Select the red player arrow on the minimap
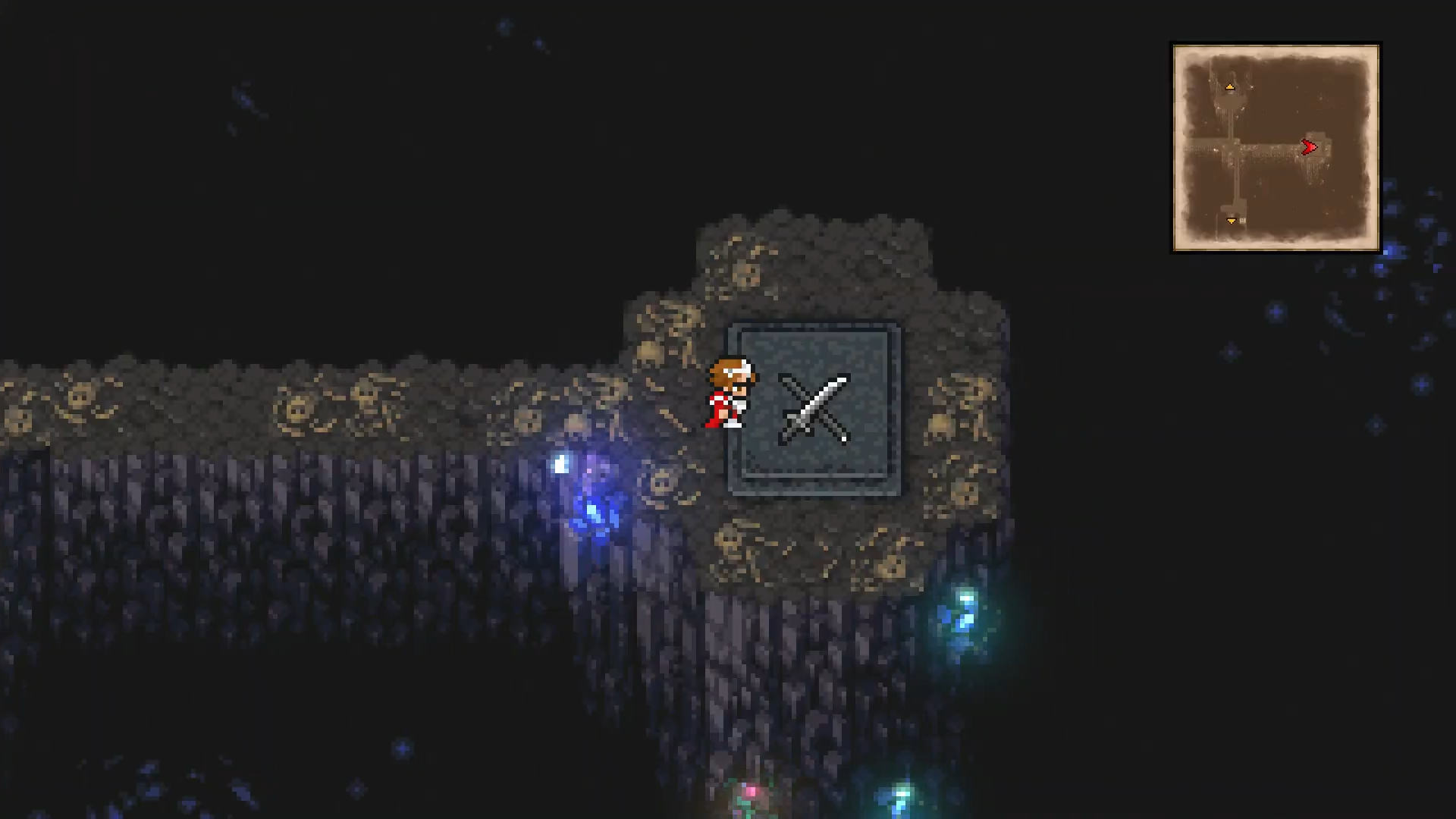This screenshot has height=819, width=1456. click(x=1309, y=147)
